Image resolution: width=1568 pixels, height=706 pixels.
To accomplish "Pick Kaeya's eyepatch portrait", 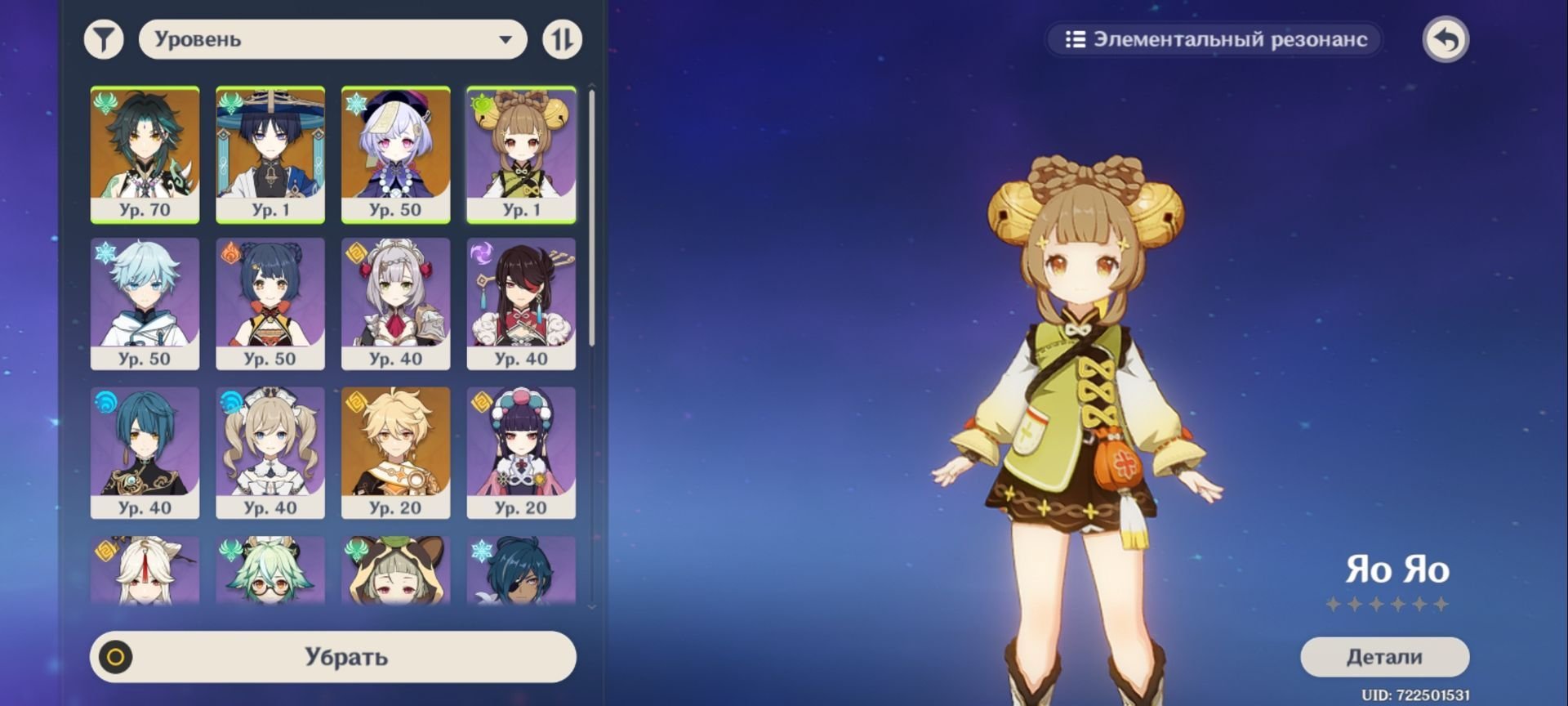I will coord(521,570).
